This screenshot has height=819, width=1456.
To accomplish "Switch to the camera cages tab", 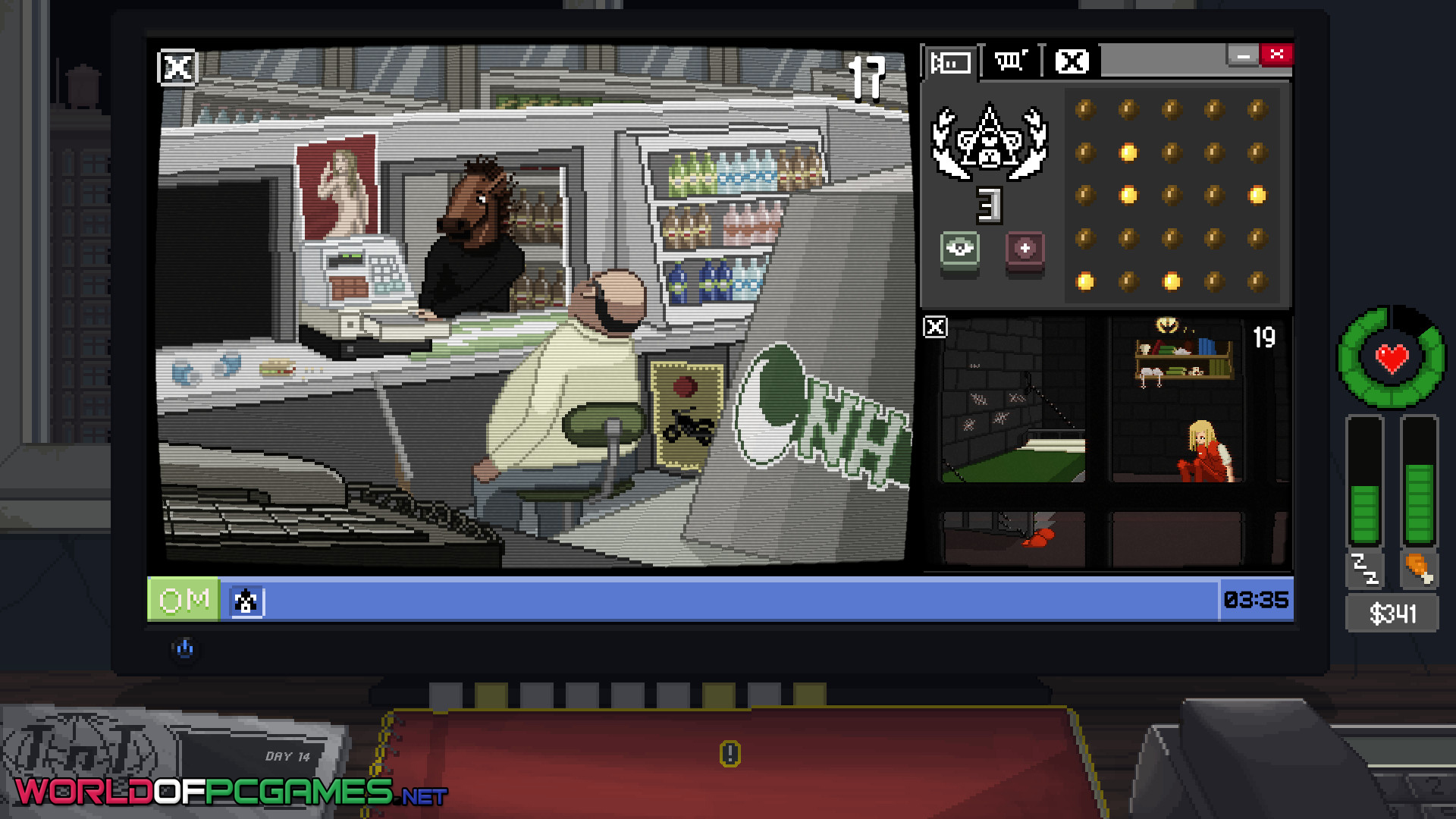I will coord(951,62).
